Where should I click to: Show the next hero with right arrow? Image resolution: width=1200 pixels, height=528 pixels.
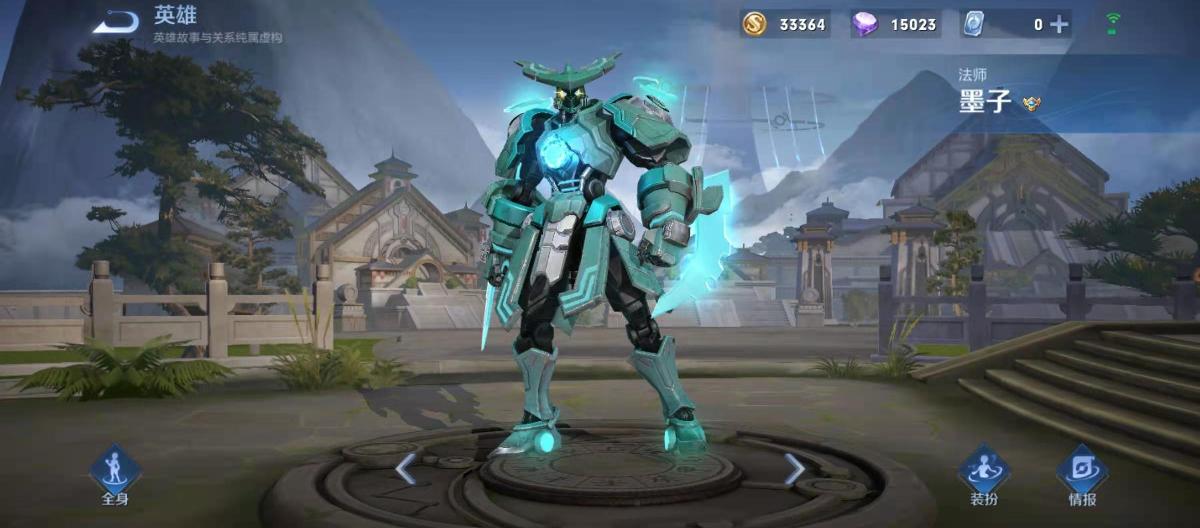[x=794, y=468]
